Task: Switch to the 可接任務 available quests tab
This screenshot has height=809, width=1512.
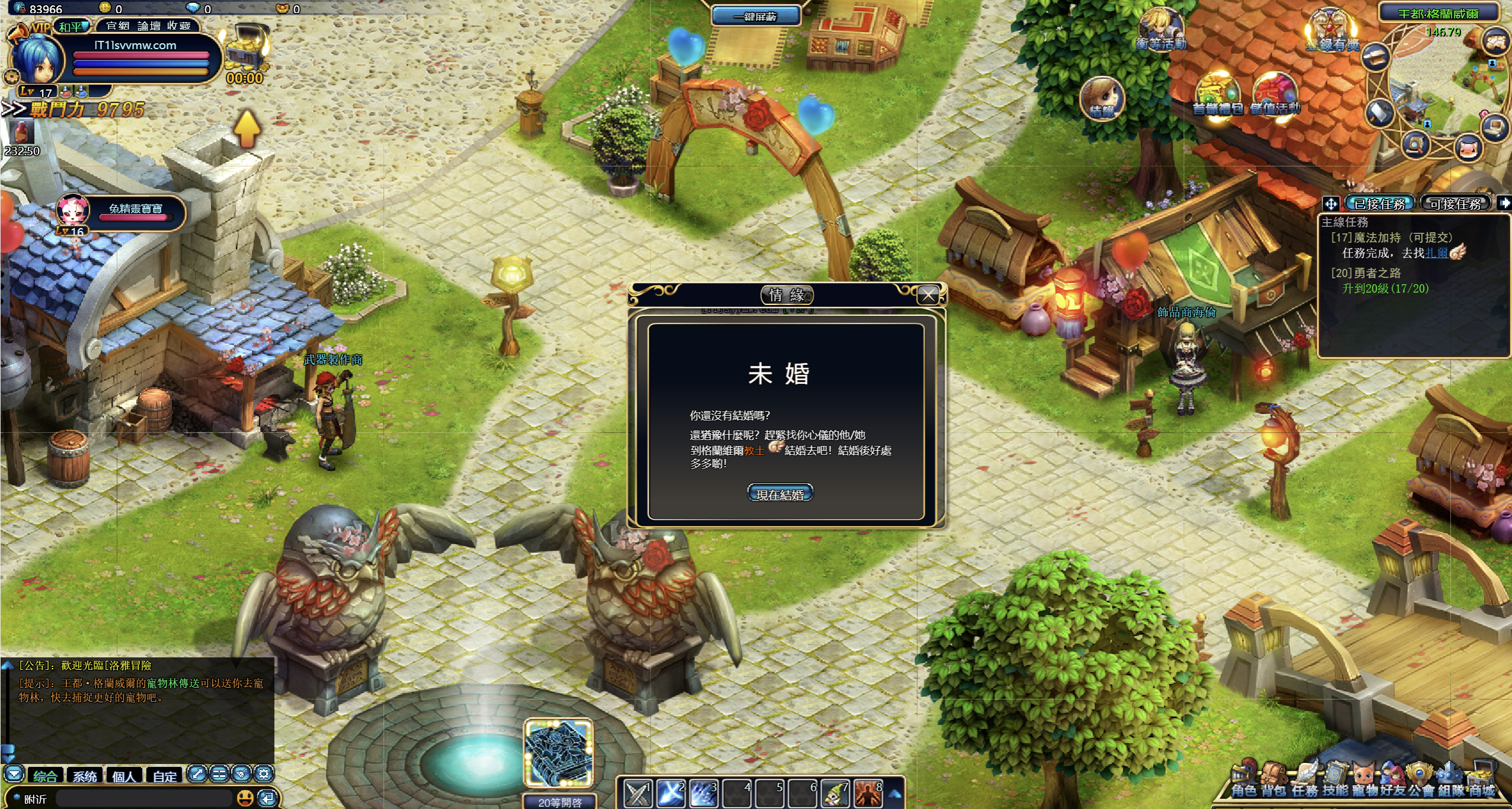Action: tap(1455, 204)
